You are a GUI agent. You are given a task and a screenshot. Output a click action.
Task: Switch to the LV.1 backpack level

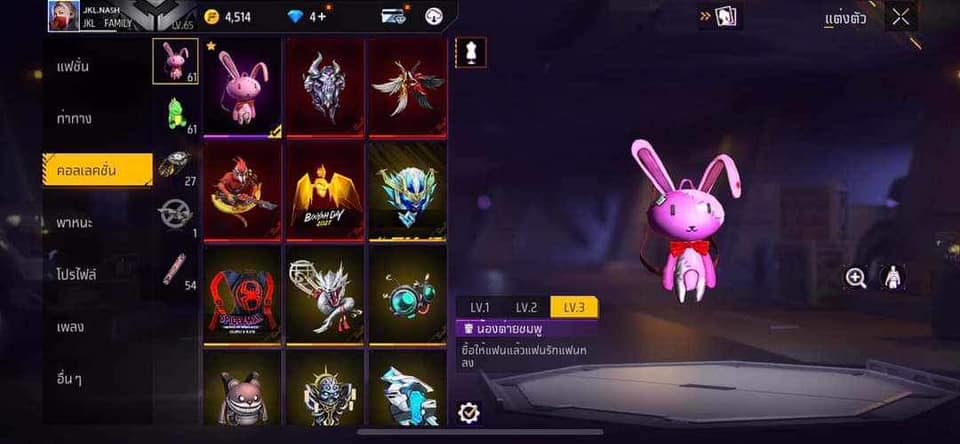(x=479, y=308)
